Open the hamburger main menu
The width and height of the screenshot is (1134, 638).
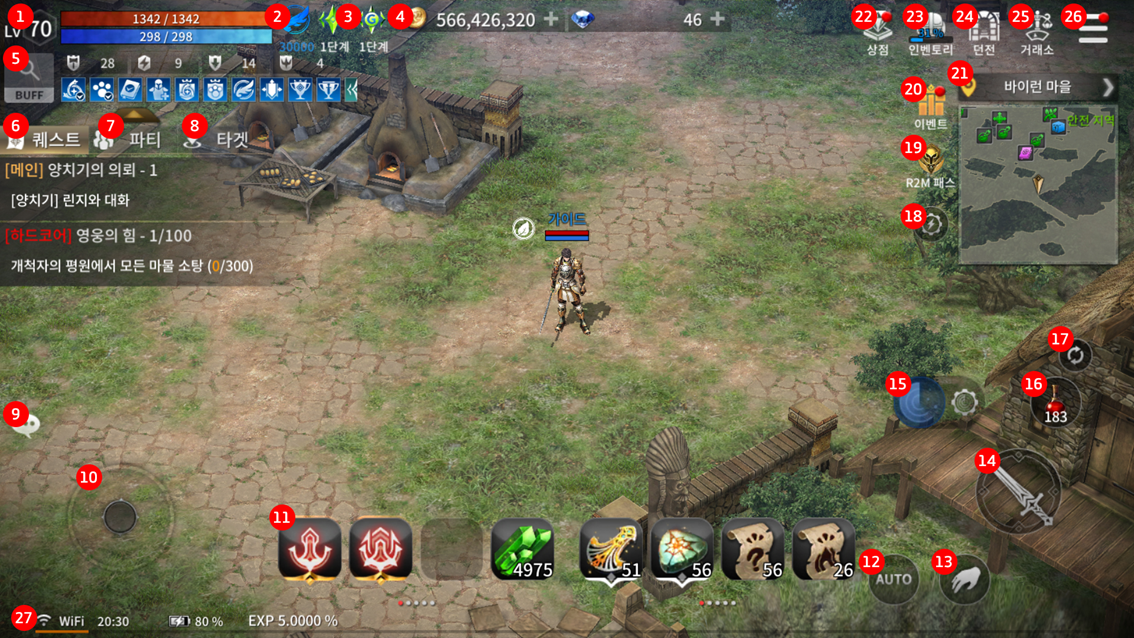pyautogui.click(x=1093, y=29)
